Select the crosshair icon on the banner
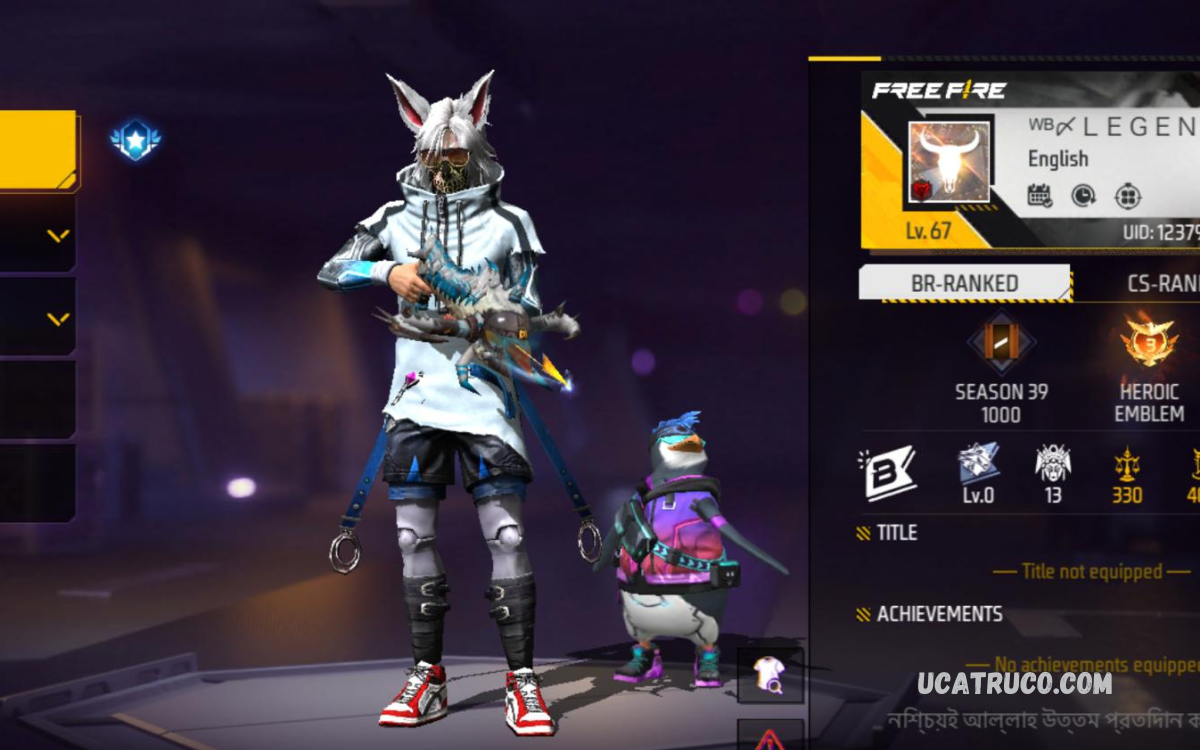1200x750 pixels. [1127, 195]
